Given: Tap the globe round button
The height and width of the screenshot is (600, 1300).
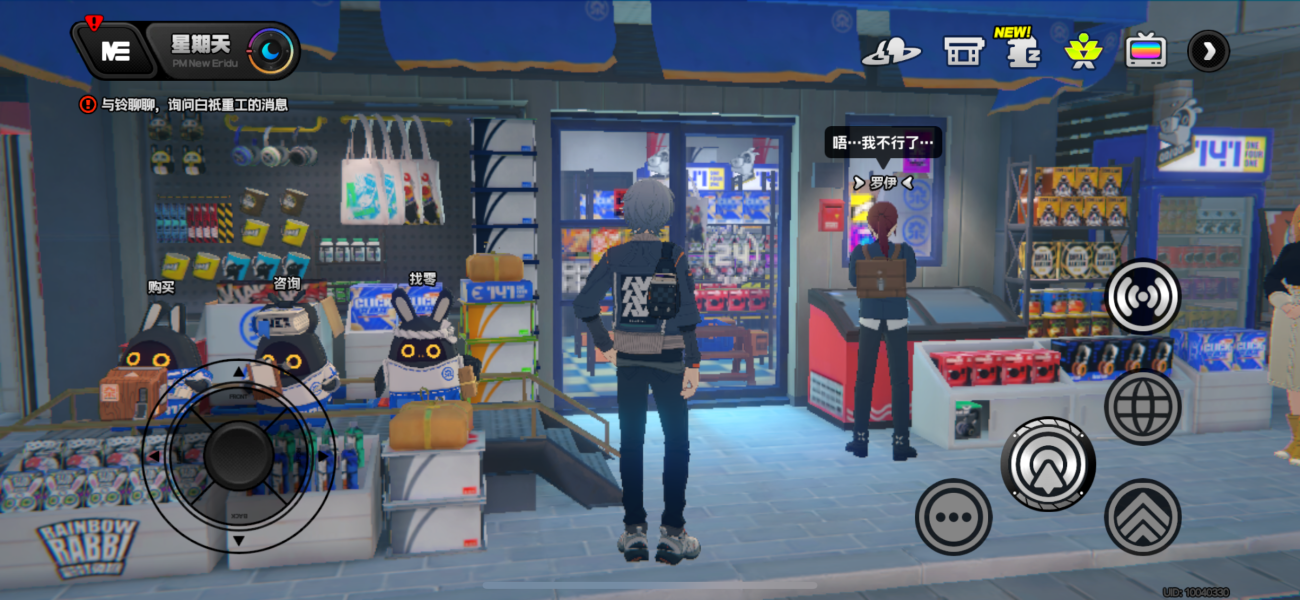Looking at the screenshot, I should click(x=1143, y=407).
